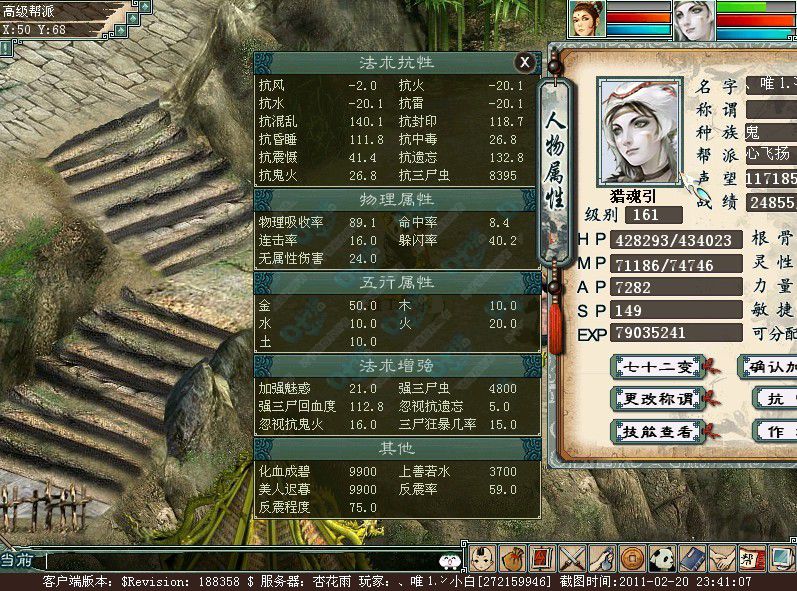Viewport: 797px width, 591px height.
Task: Click the red banner icon in the bottom bar
Action: [x=543, y=558]
